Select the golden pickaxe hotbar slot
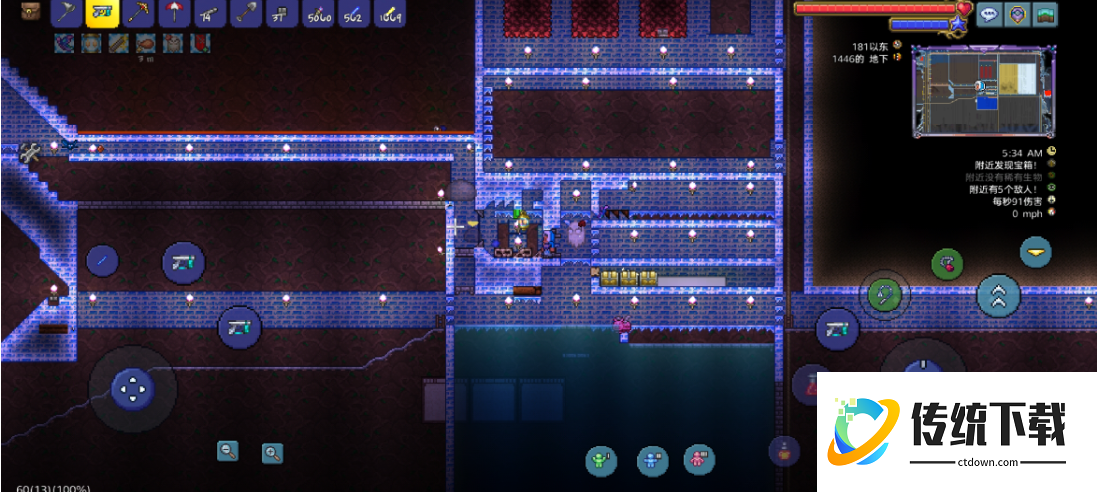Image resolution: width=1097 pixels, height=492 pixels. point(138,13)
